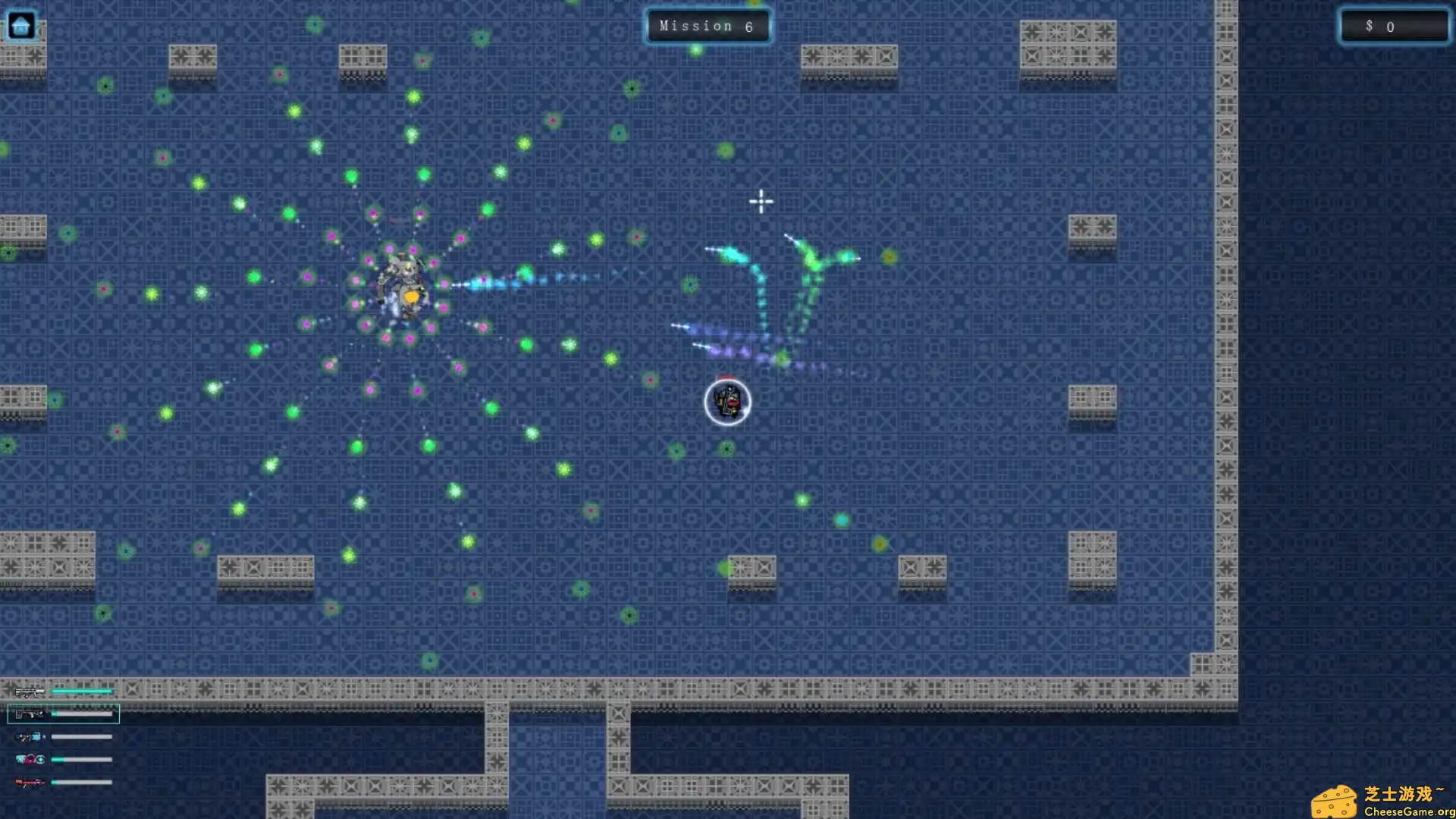Select the blue energy pistol weapon icon

pos(29,736)
